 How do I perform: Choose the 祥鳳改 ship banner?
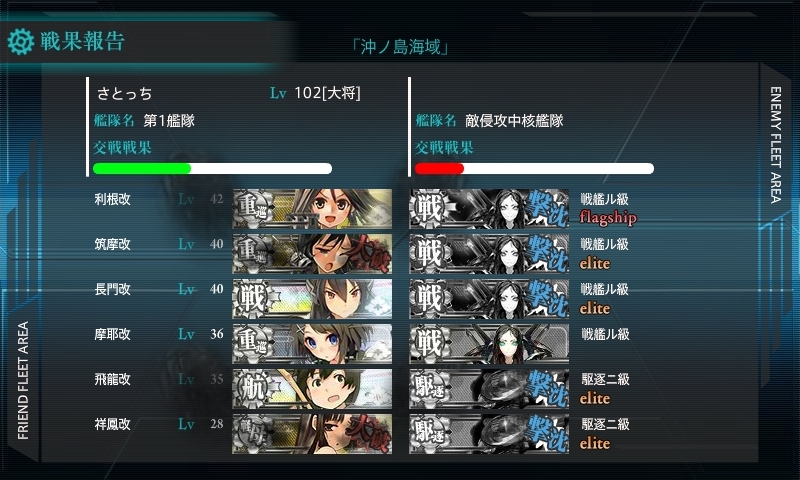coord(312,432)
